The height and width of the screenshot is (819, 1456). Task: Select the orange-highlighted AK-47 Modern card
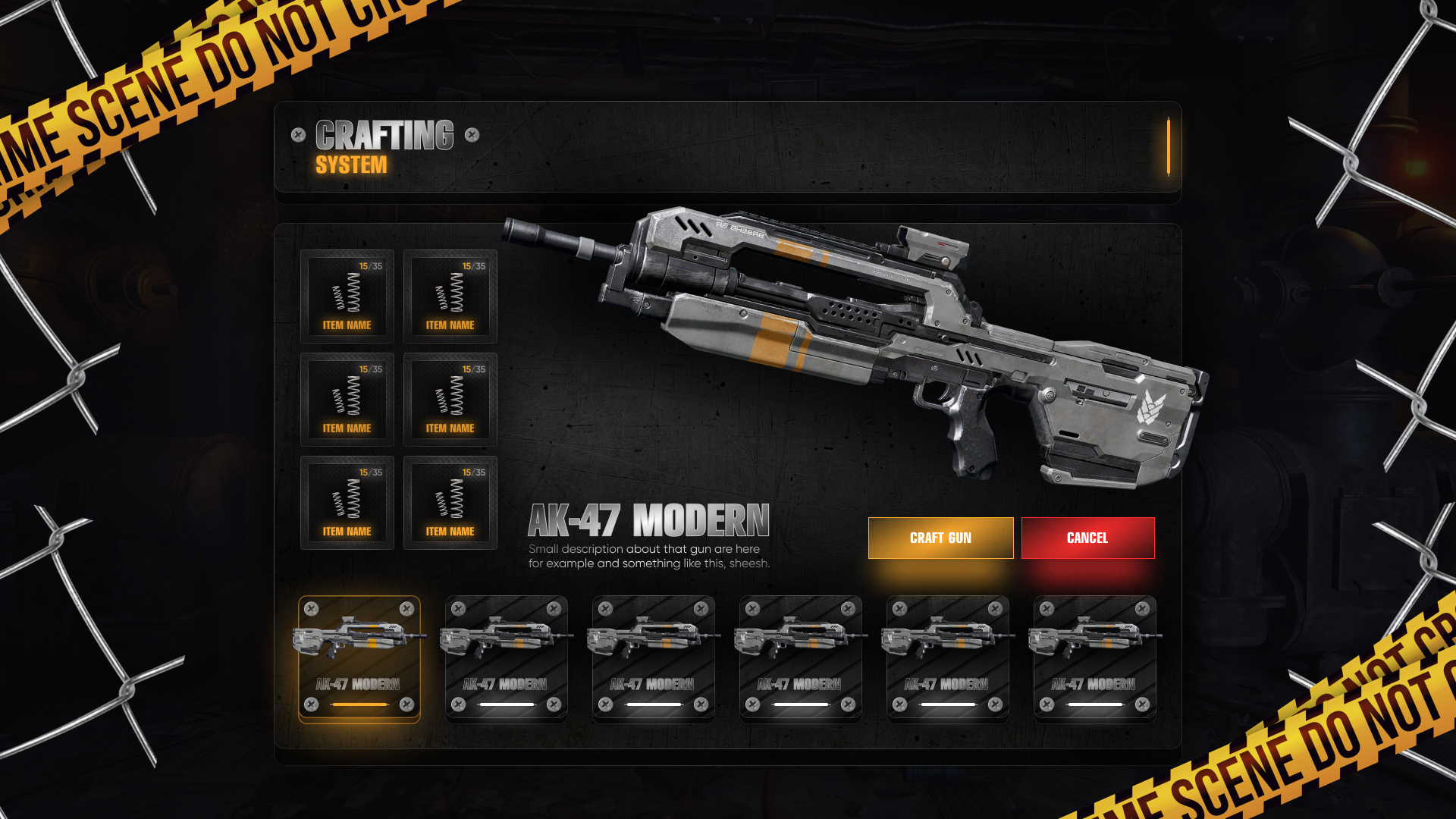coord(359,658)
